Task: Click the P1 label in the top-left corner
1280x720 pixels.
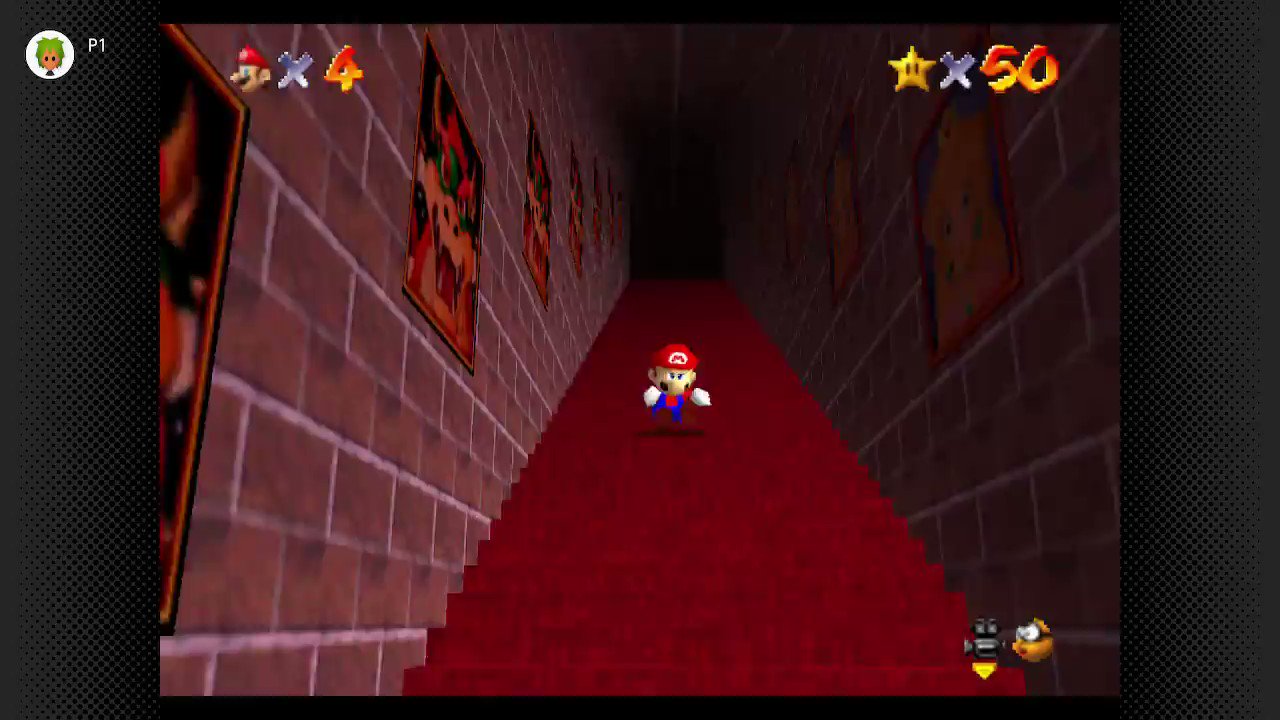Action: click(x=97, y=45)
